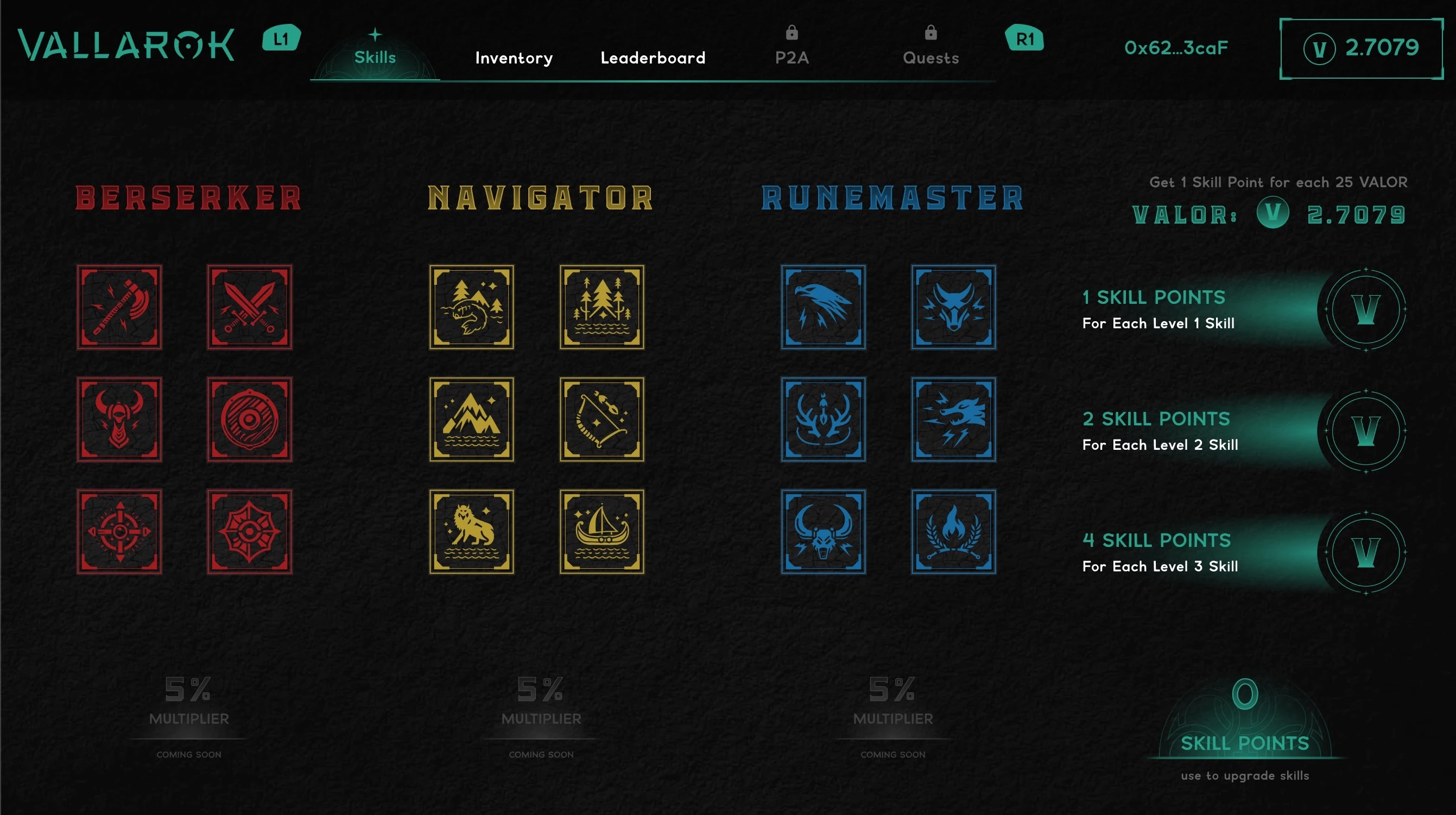Go to the Leaderboard tab
Image resolution: width=1456 pixels, height=815 pixels.
click(653, 58)
